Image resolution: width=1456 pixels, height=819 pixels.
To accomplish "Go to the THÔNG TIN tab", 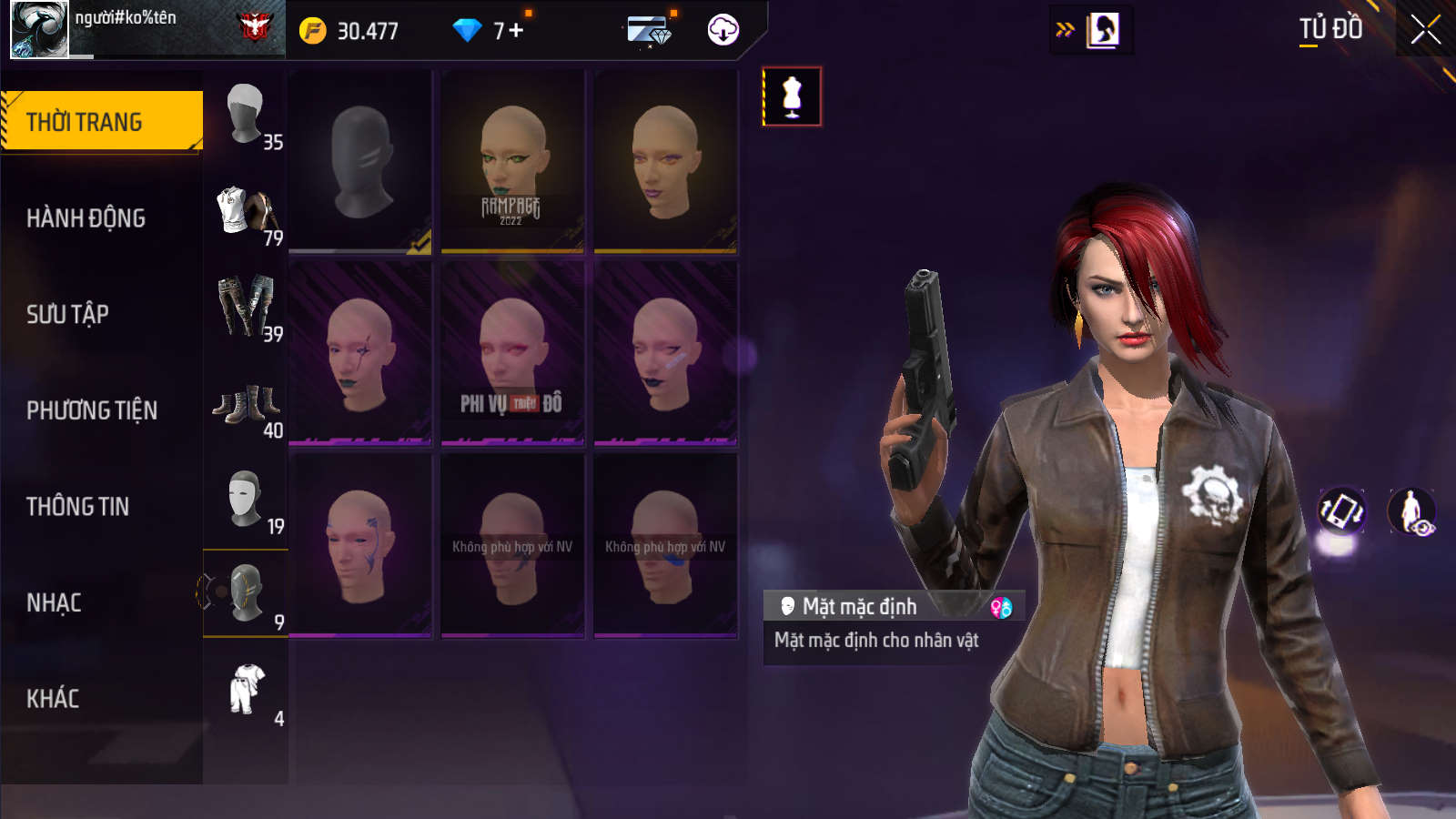I will [78, 506].
